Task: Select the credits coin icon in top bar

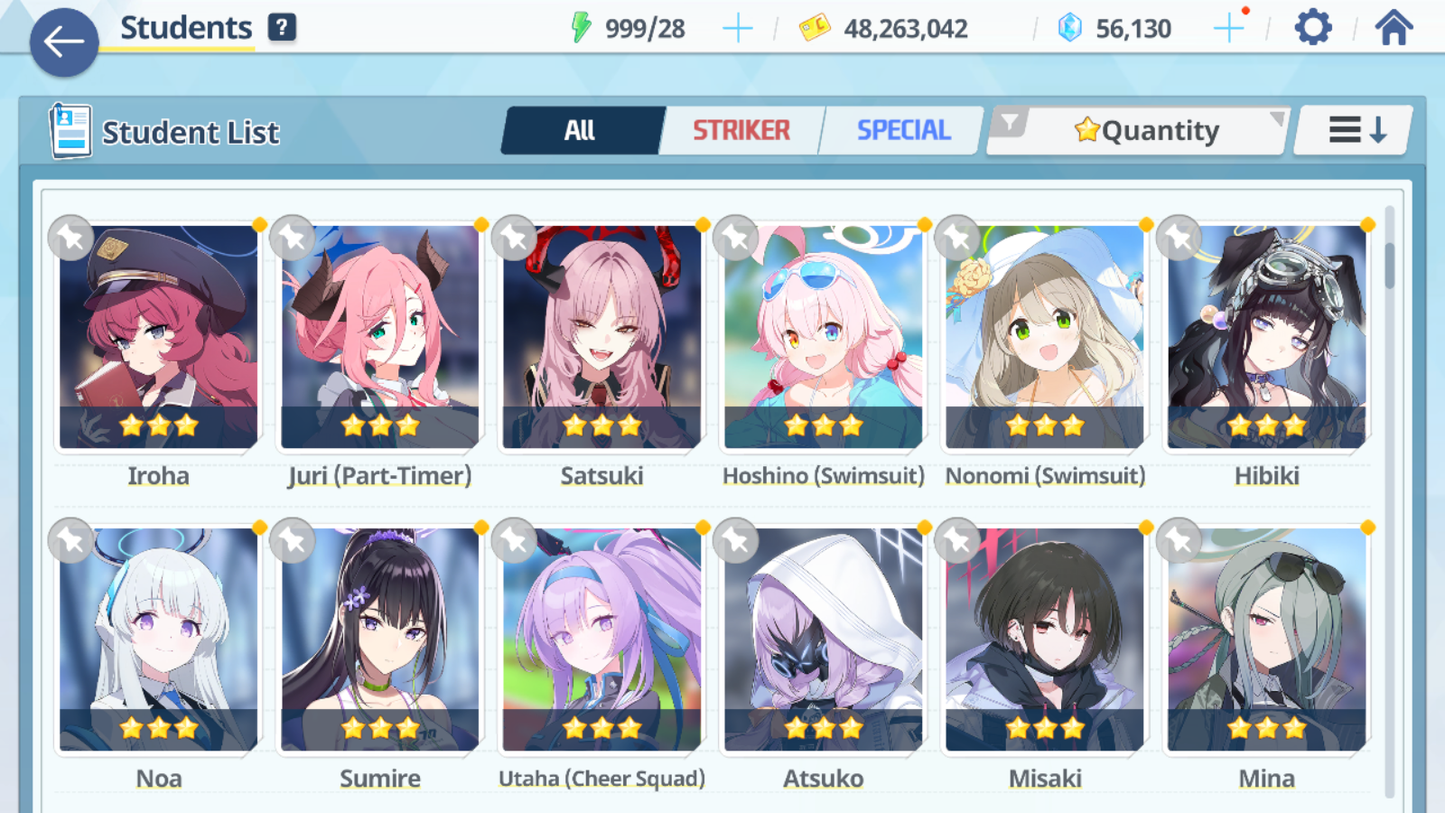Action: tap(816, 29)
